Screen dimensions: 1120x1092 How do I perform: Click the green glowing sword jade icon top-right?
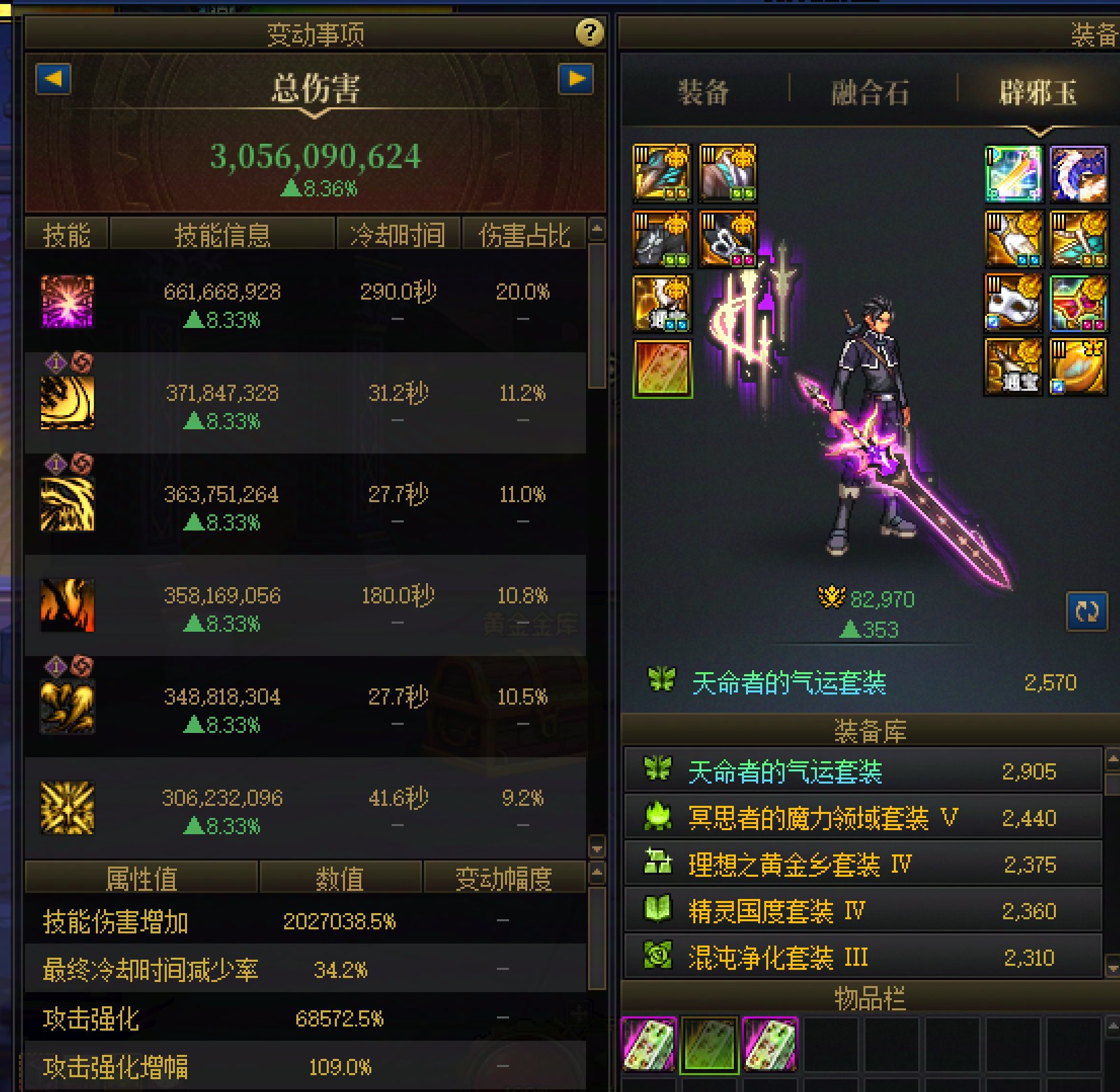click(1011, 173)
